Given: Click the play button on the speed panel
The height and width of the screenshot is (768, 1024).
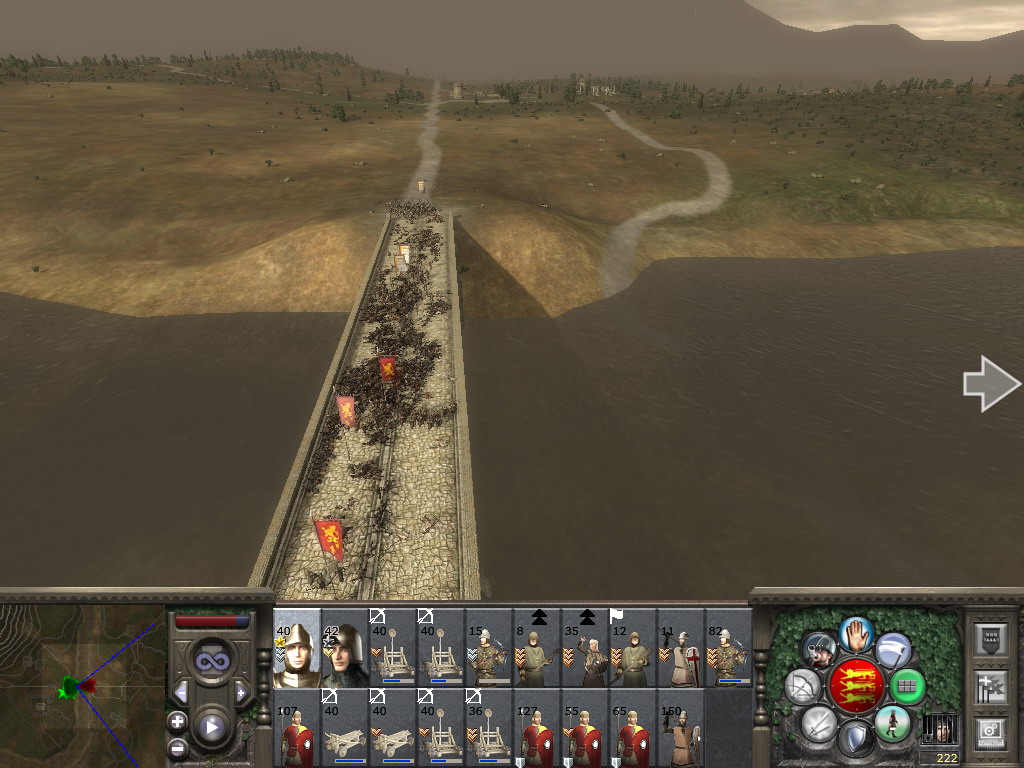Looking at the screenshot, I should pos(211,726).
